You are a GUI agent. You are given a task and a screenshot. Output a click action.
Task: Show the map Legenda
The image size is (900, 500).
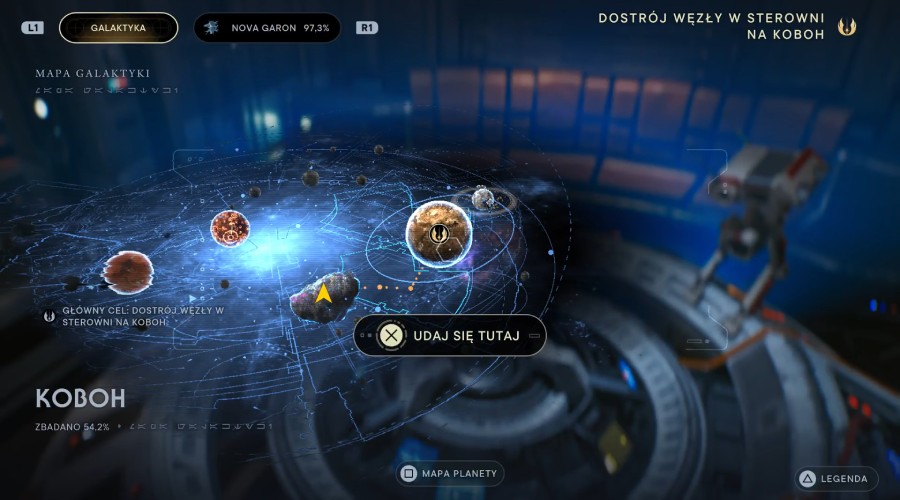coord(836,479)
